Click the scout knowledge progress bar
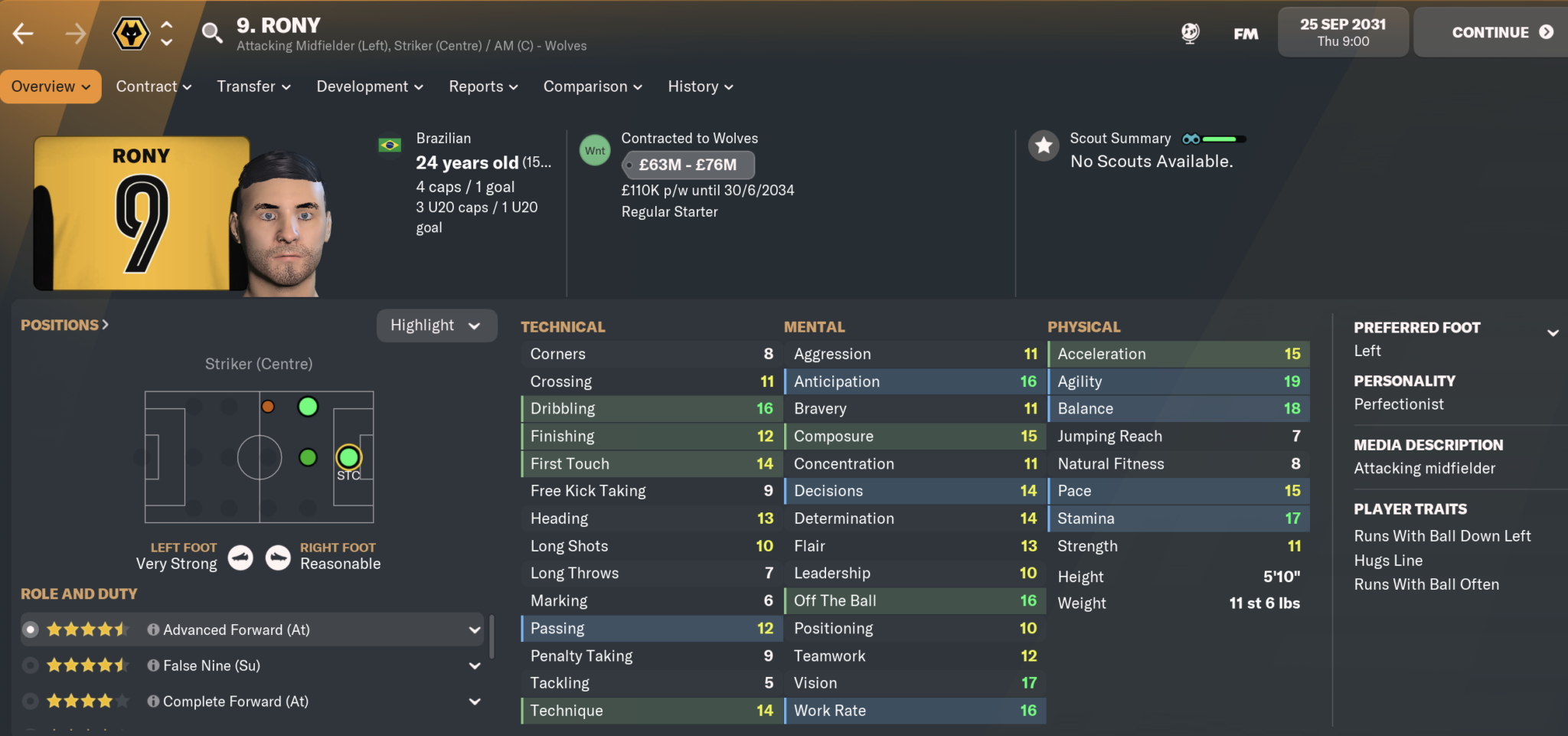Screen dimensions: 1568x736 1223,139
